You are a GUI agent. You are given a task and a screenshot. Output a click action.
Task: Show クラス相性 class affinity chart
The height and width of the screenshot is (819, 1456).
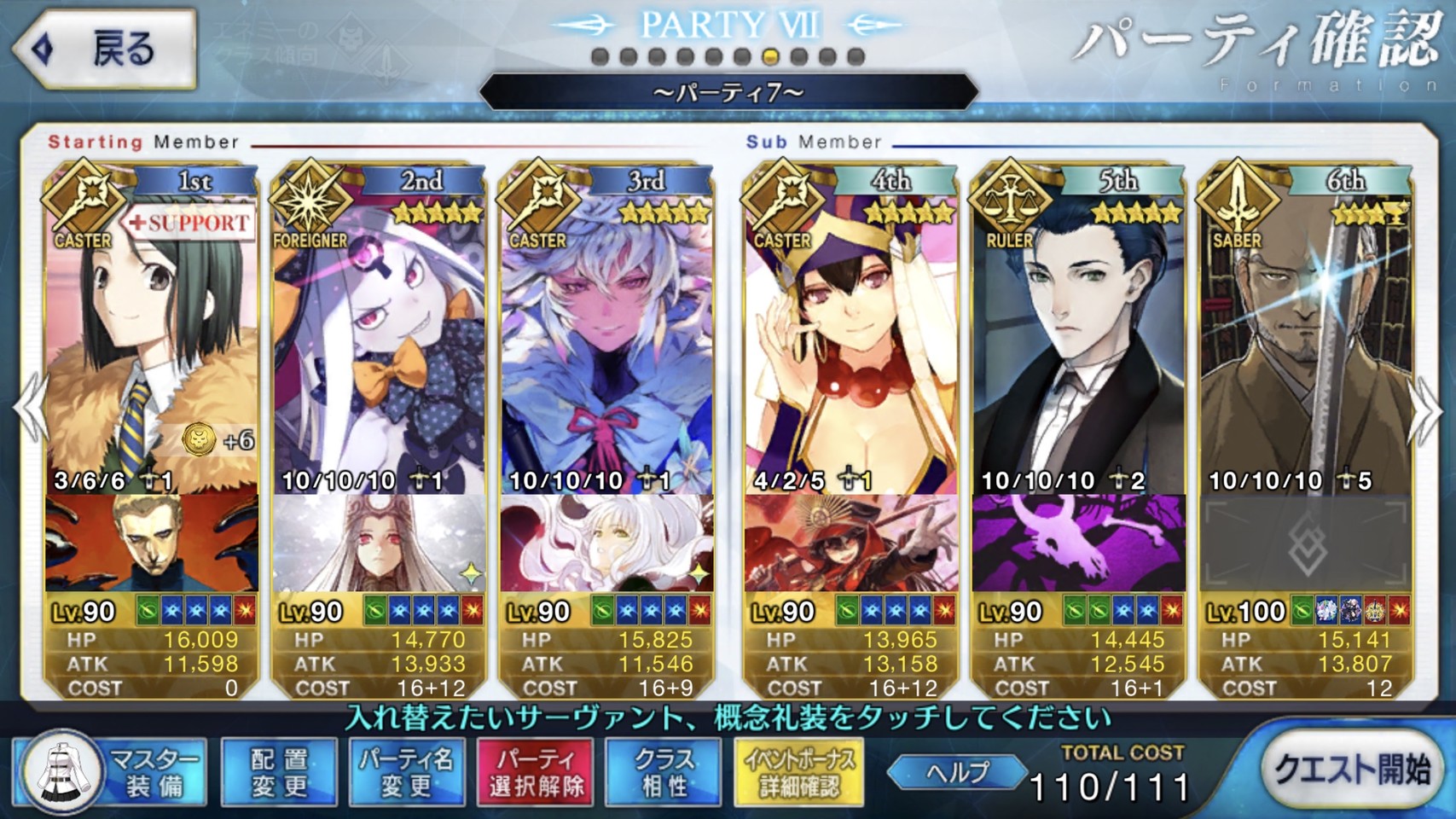(664, 772)
